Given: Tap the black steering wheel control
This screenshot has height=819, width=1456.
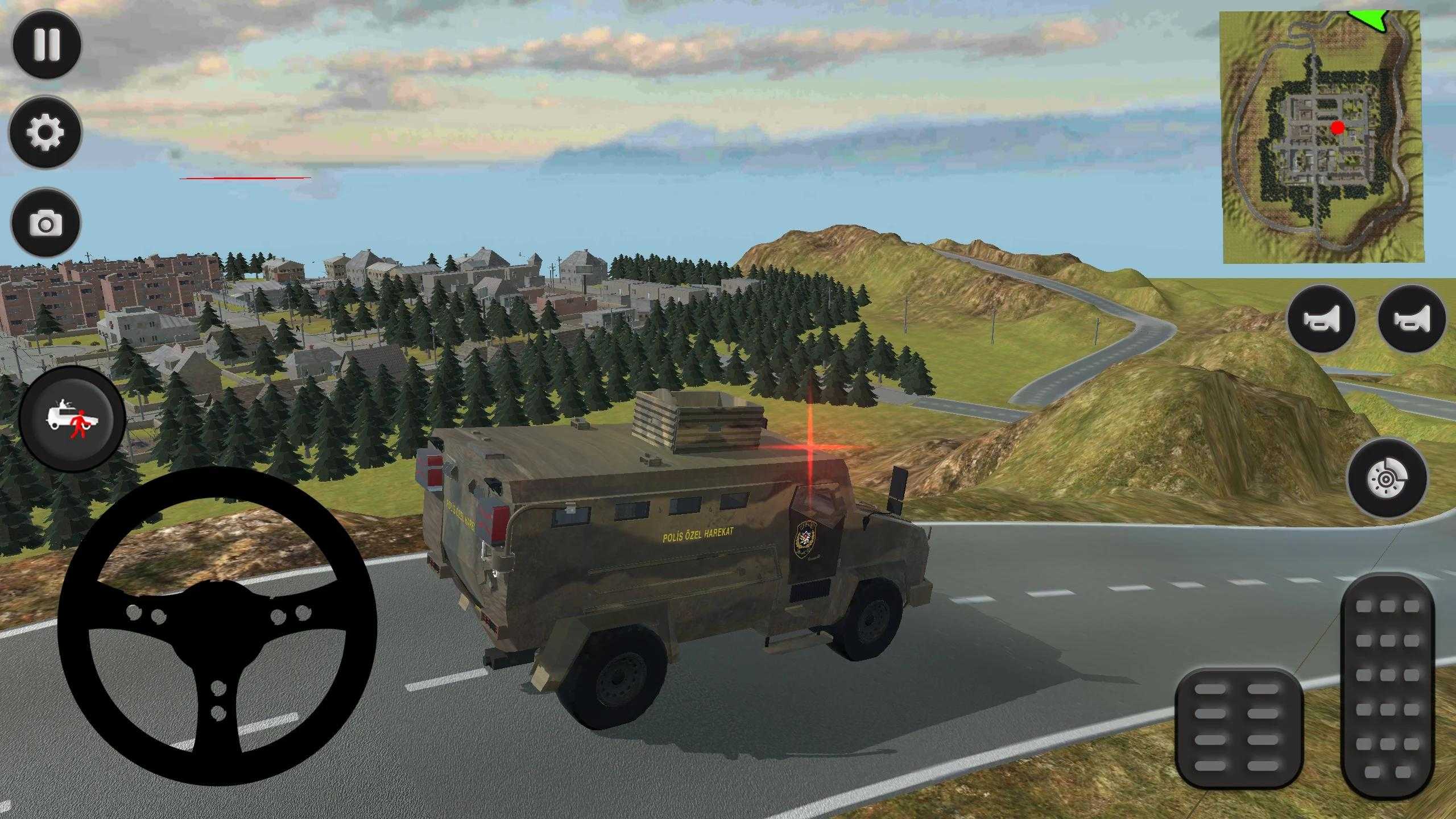Looking at the screenshot, I should (x=217, y=626).
